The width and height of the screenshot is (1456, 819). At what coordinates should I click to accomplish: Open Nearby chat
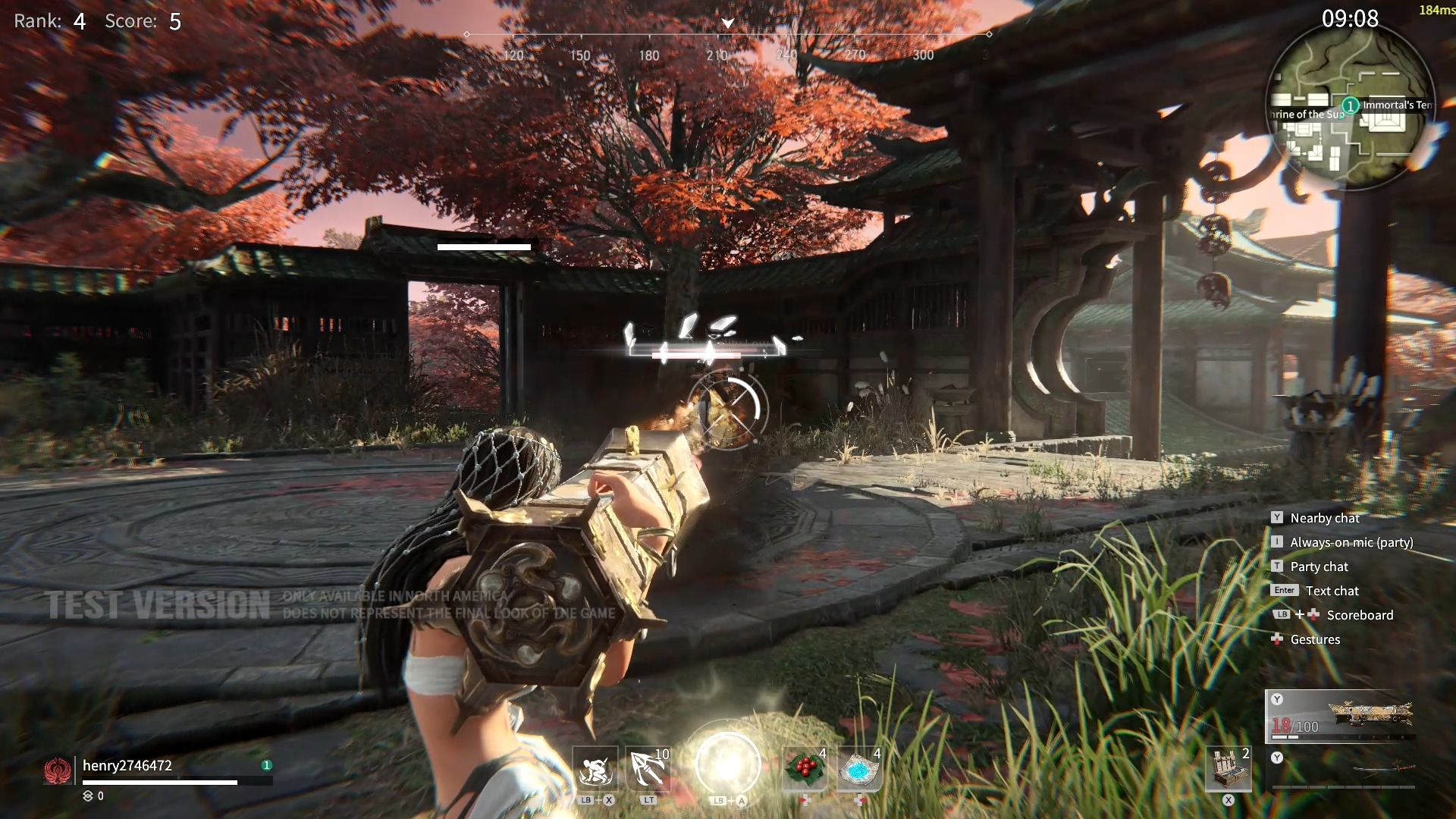click(x=1324, y=518)
